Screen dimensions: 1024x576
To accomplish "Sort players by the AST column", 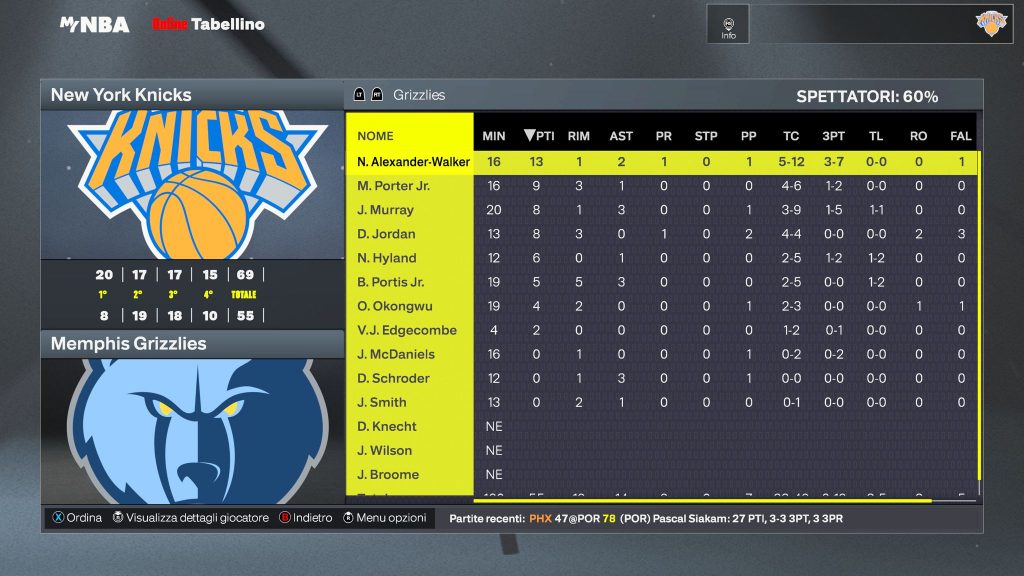I will 621,136.
